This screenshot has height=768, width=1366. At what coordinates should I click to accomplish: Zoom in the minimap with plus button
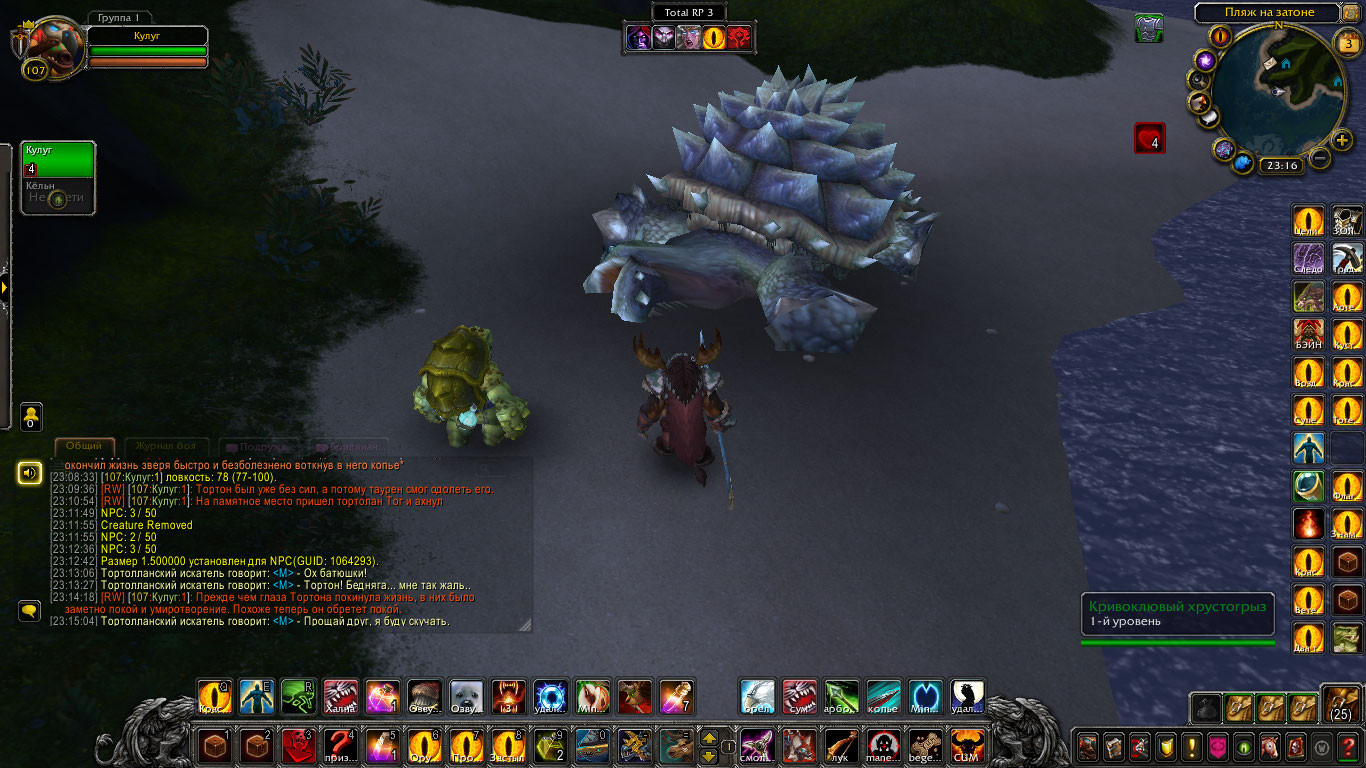click(1341, 140)
